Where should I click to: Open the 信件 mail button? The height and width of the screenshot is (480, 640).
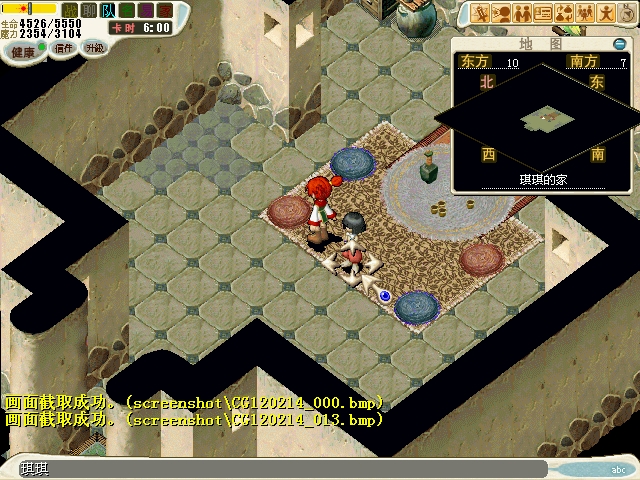click(62, 47)
